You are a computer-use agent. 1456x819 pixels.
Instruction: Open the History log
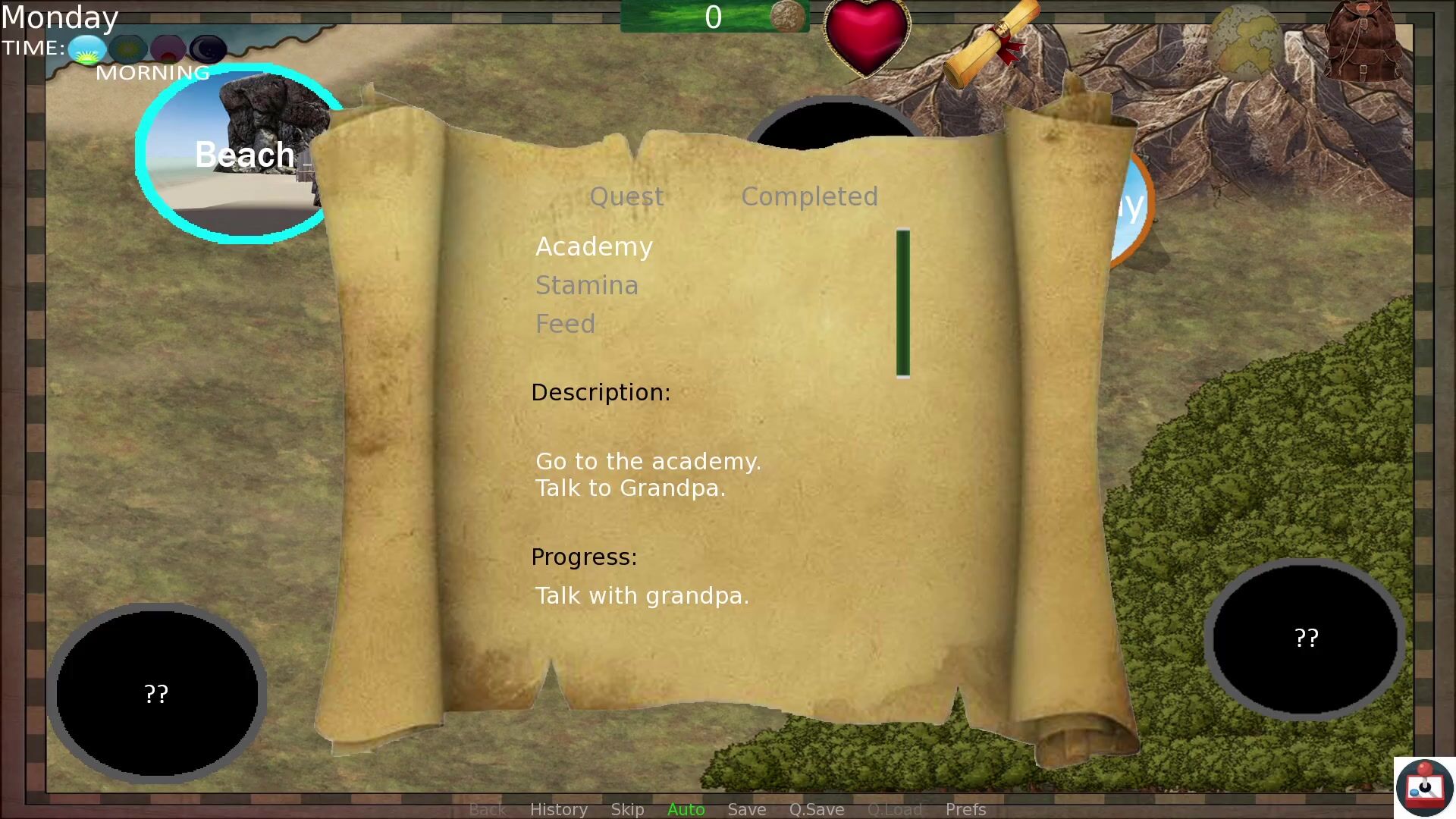(558, 809)
